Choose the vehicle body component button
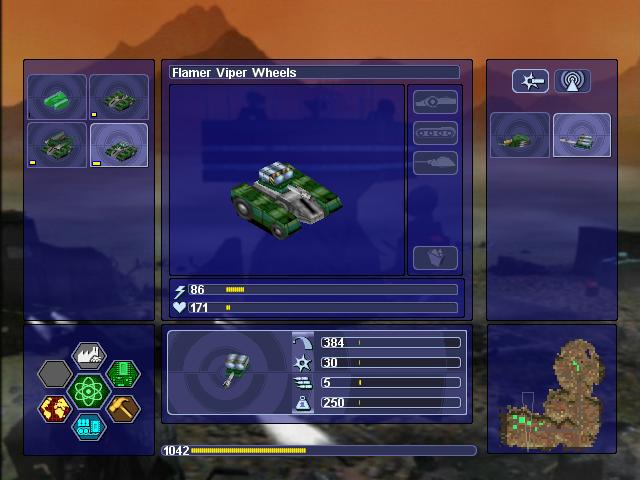The width and height of the screenshot is (640, 480). point(435,103)
